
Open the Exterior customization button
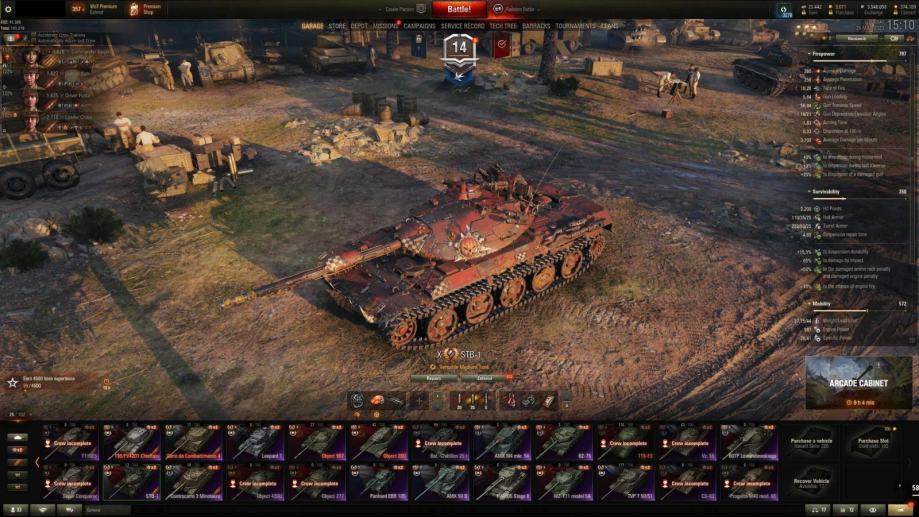[484, 378]
